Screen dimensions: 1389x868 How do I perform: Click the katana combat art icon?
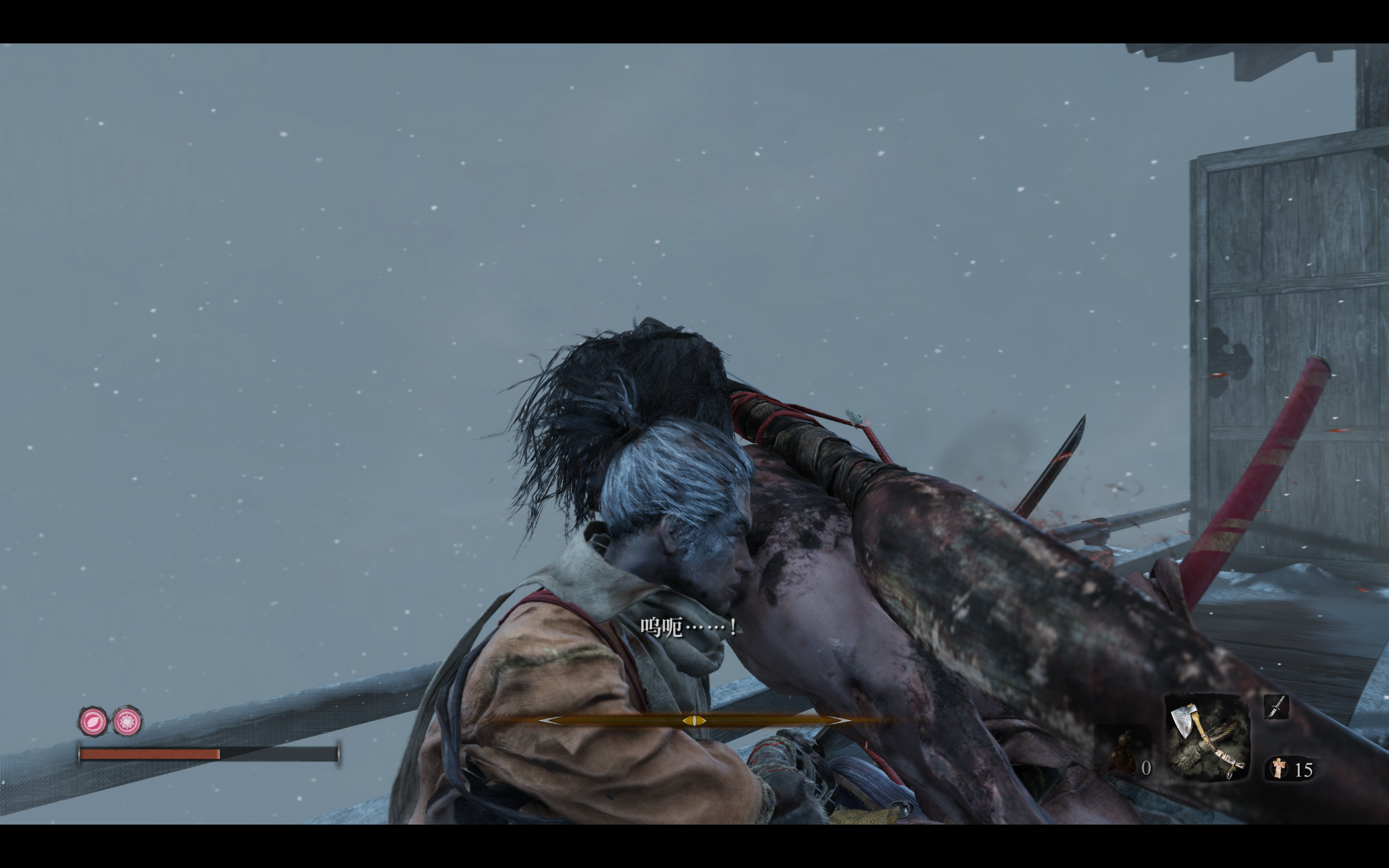click(x=1276, y=707)
